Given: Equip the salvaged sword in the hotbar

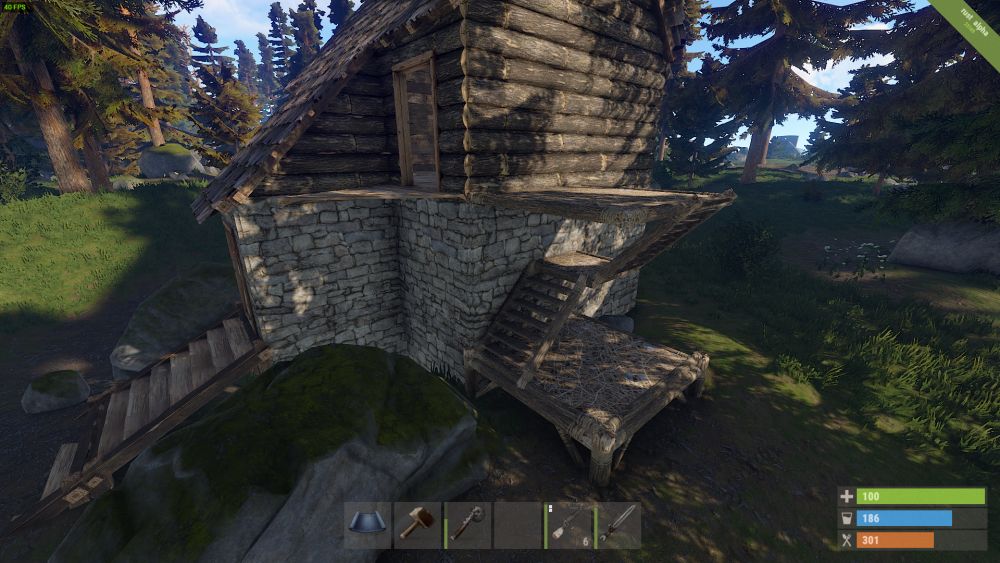Looking at the screenshot, I should [x=618, y=525].
